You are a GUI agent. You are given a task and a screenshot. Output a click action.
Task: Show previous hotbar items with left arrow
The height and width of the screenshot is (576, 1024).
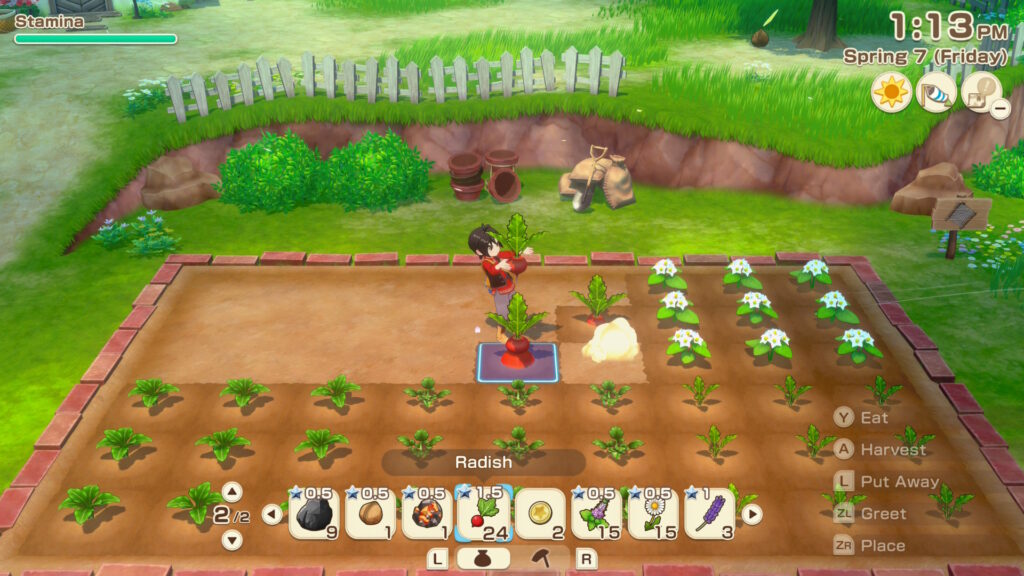pos(272,514)
